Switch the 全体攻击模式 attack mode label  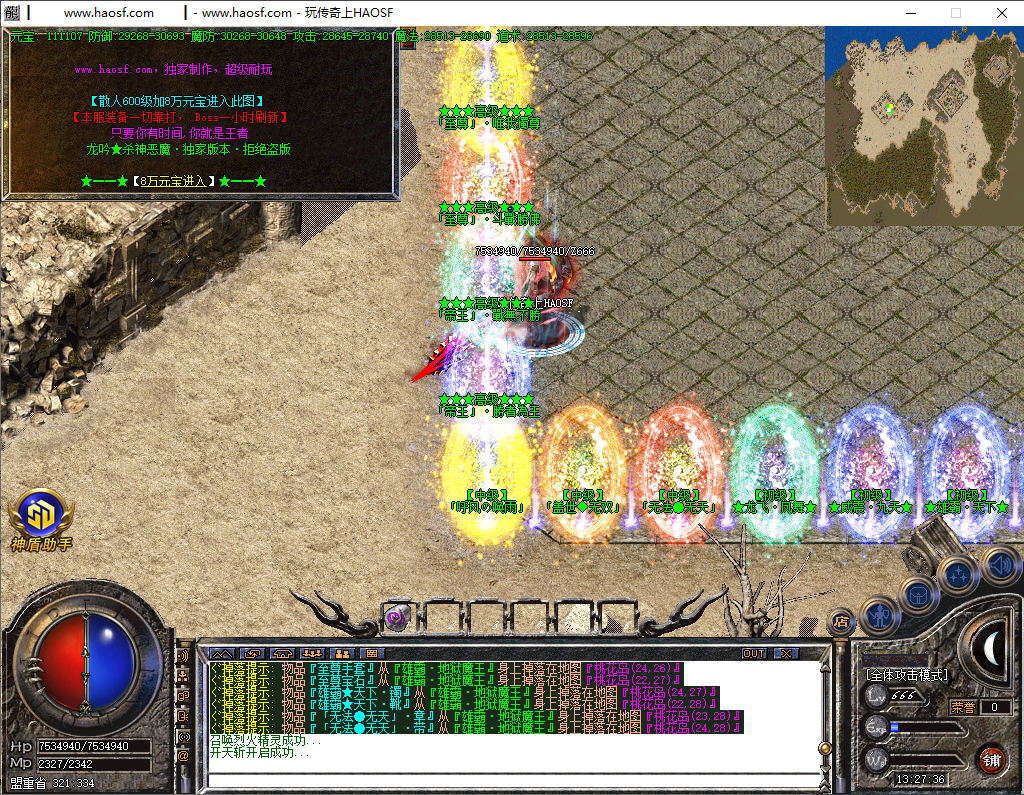pos(907,675)
